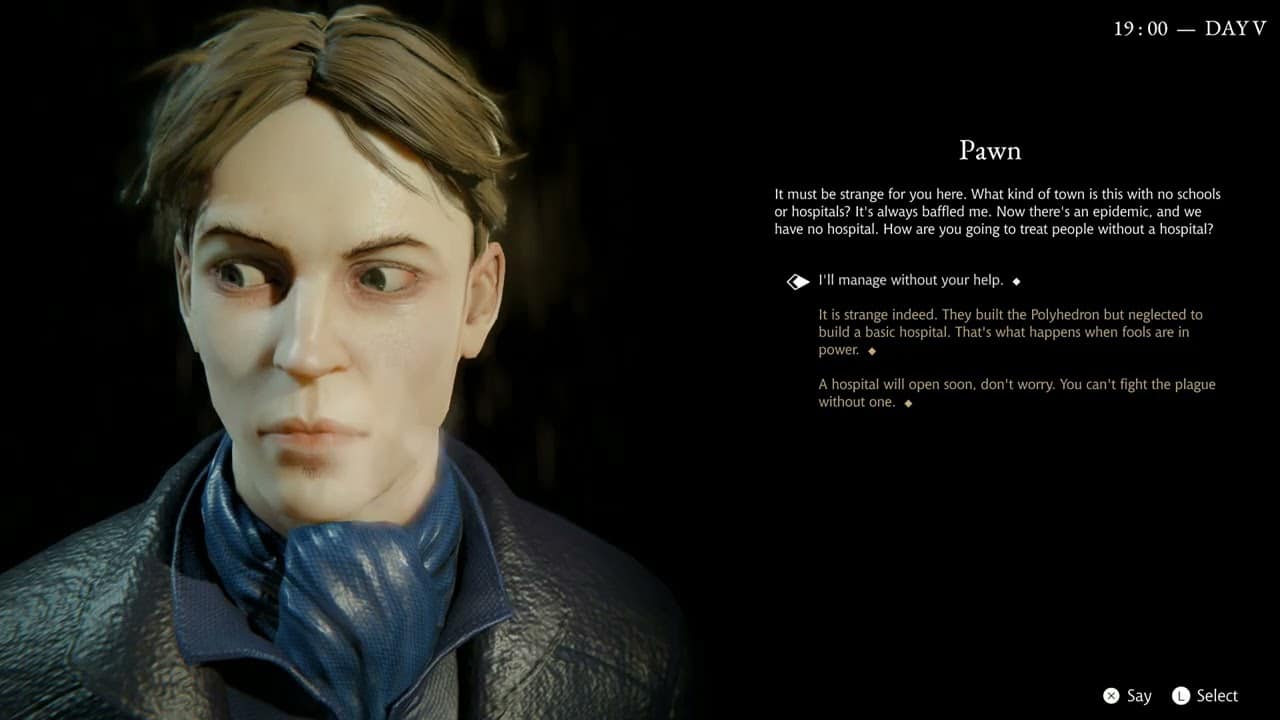Click the diamond glyph after 'without one.'
Image resolution: width=1280 pixels, height=720 pixels.
[x=907, y=402]
